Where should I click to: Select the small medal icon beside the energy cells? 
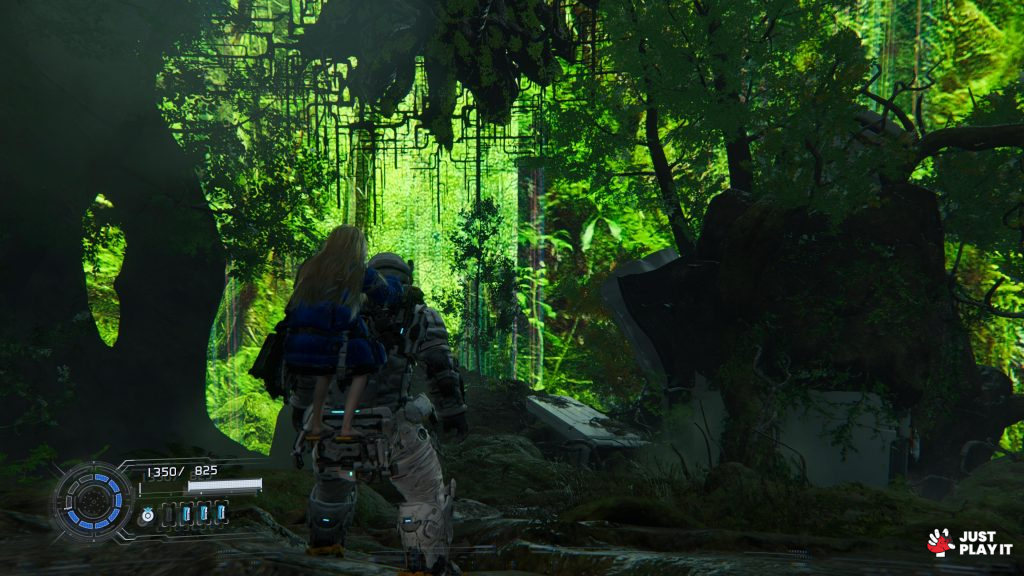tap(147, 514)
